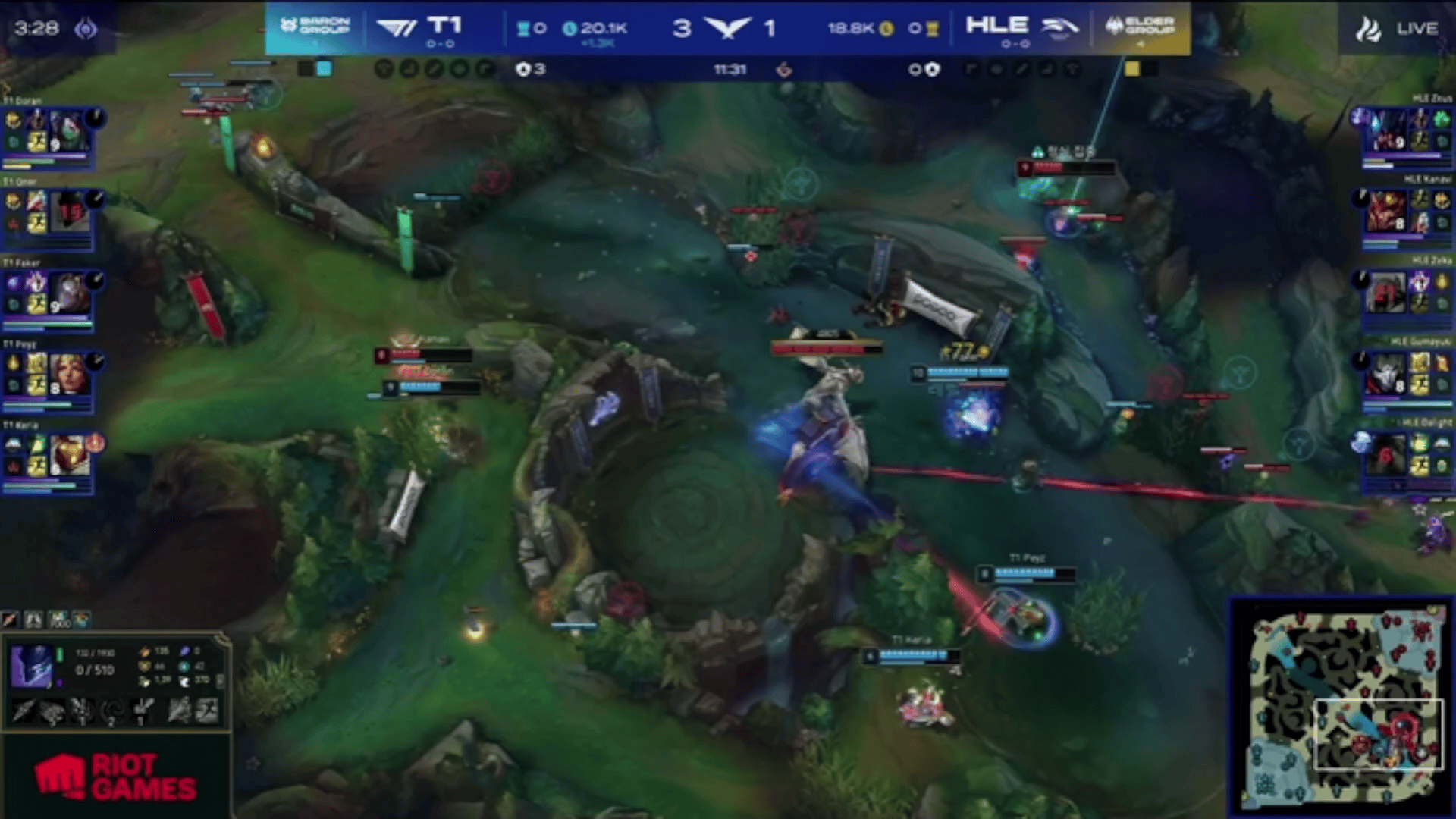1456x819 pixels.
Task: Click the HLE team logo on the scoreboard
Action: point(1060,28)
